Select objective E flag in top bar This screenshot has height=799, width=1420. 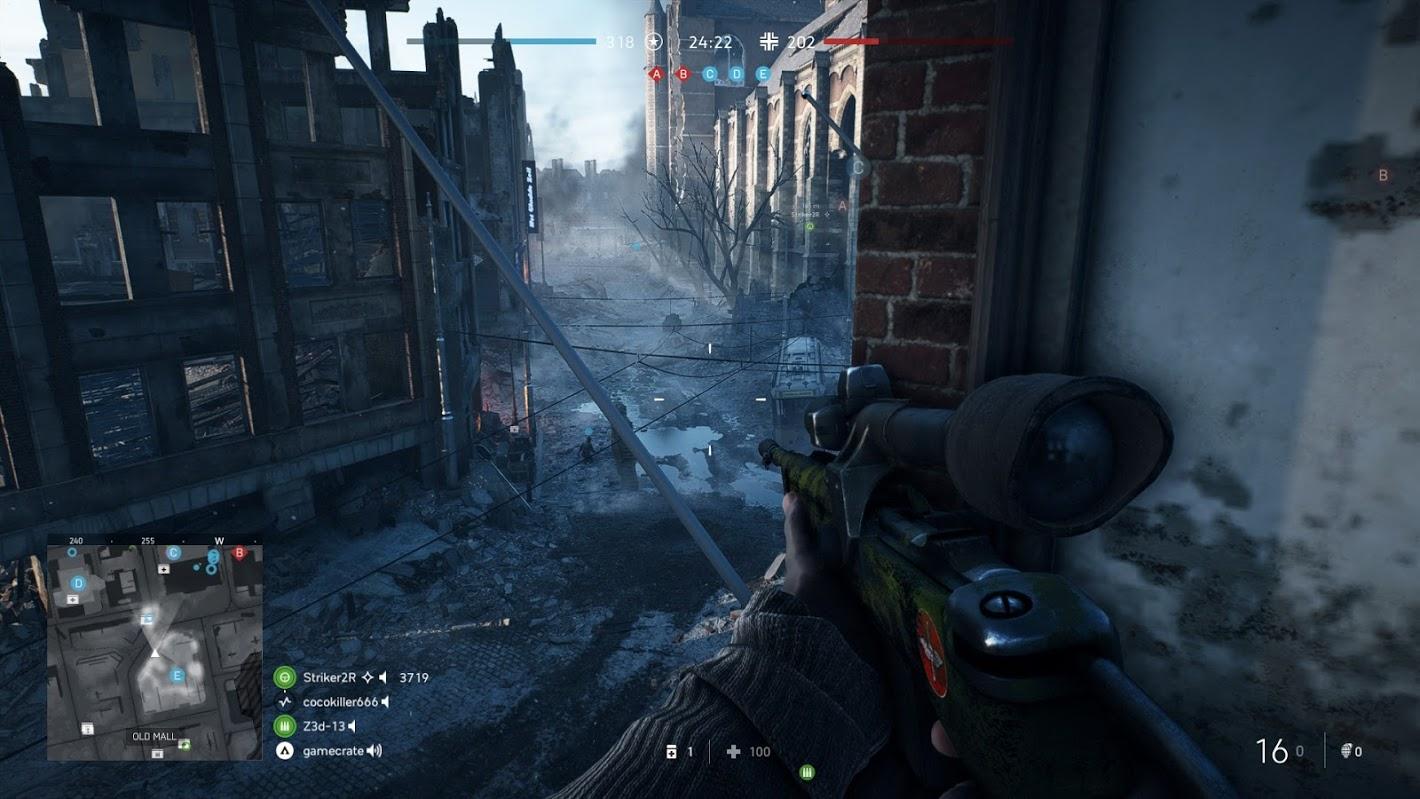click(763, 74)
